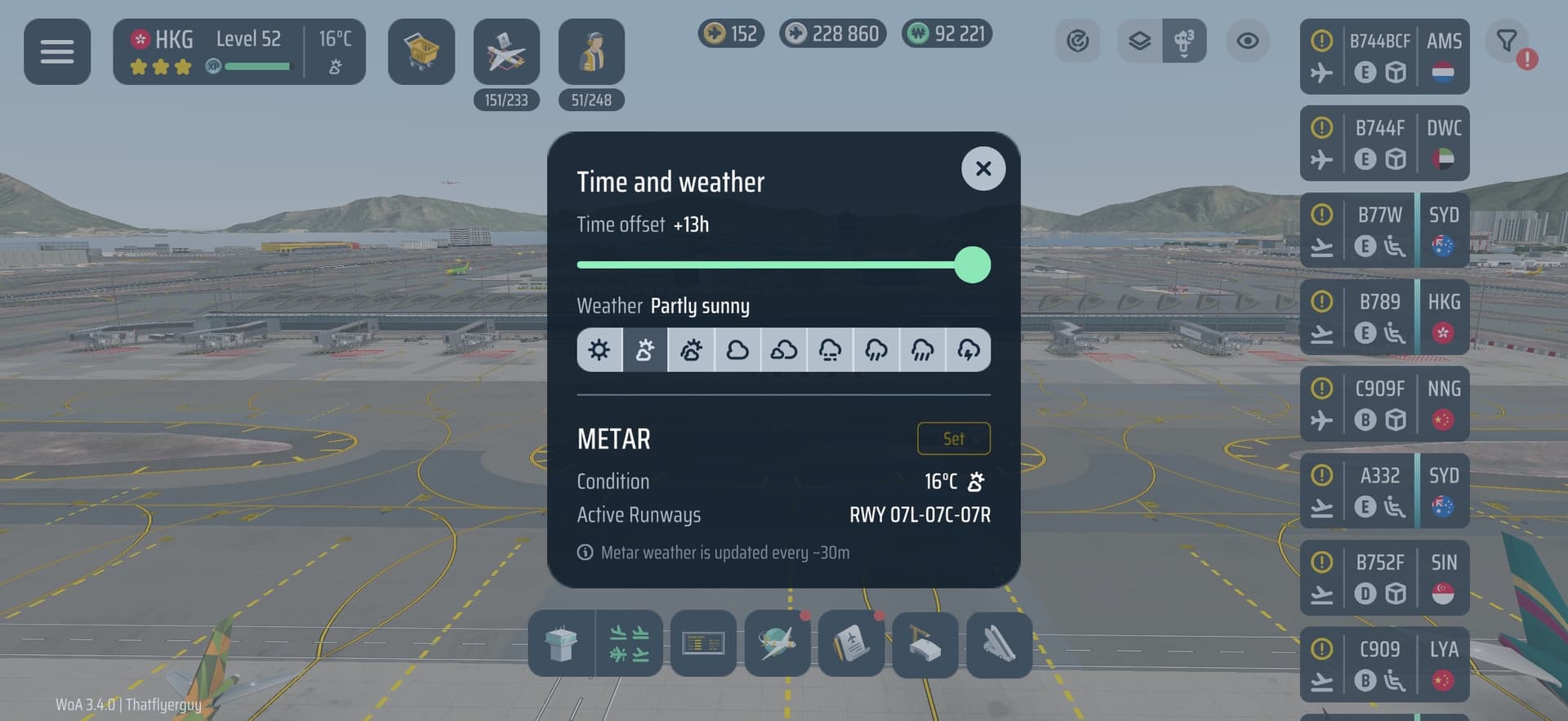Open the HKG airport level info panel
Image resolution: width=1568 pixels, height=721 pixels.
[x=238, y=51]
